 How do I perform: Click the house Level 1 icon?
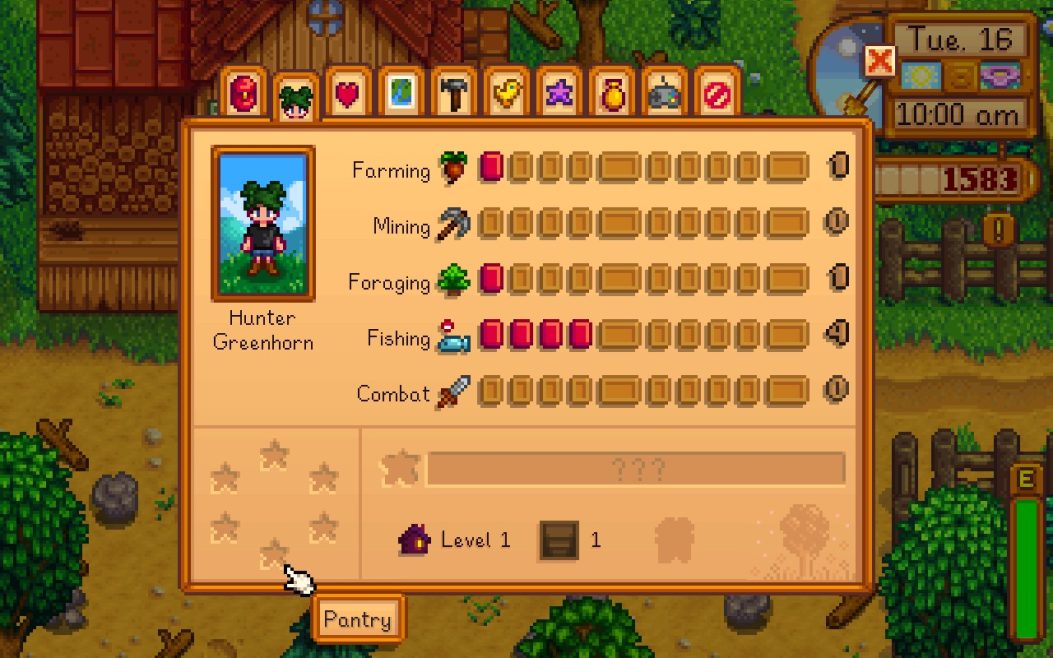point(414,540)
